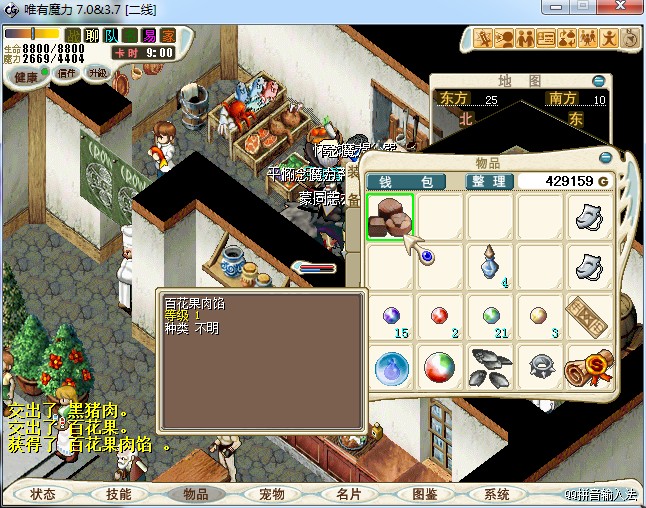646x508 pixels.
Task: Open the 状态 status menu
Action: click(43, 494)
